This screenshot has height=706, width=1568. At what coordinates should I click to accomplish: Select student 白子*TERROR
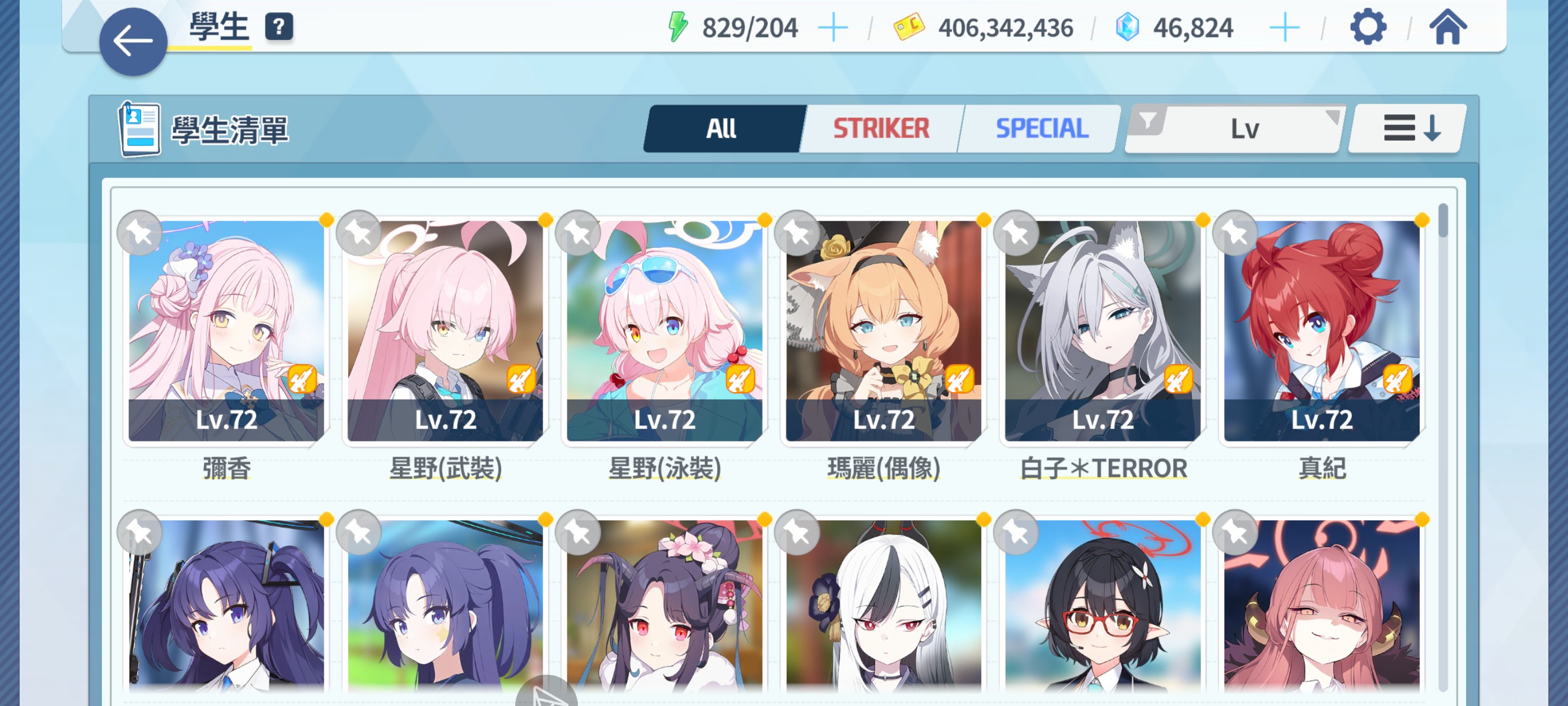(1103, 331)
